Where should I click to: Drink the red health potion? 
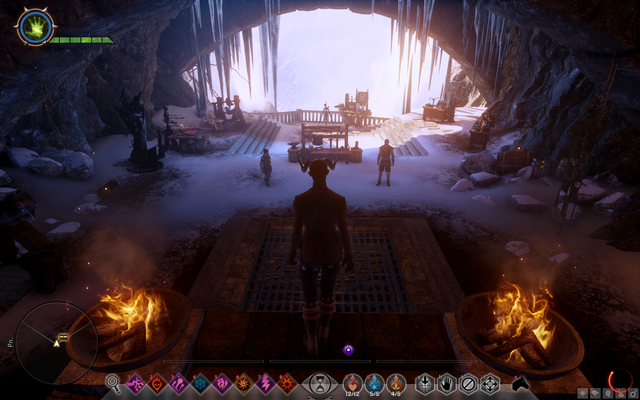(352, 382)
